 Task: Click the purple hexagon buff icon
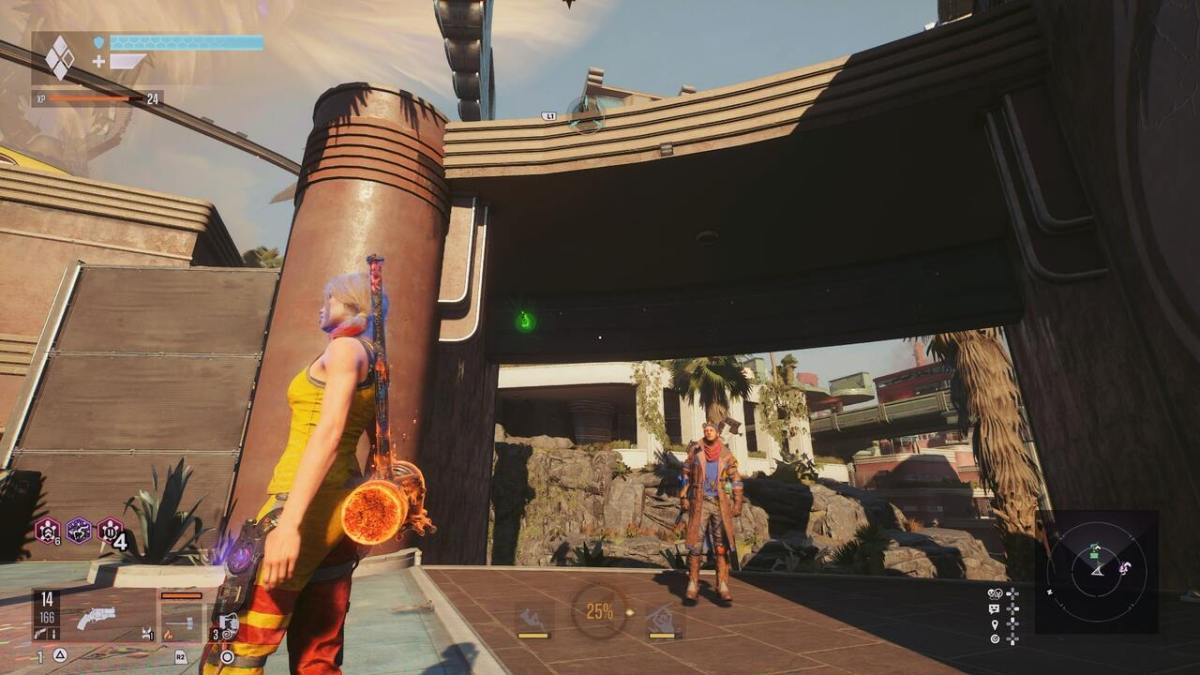[x=79, y=530]
